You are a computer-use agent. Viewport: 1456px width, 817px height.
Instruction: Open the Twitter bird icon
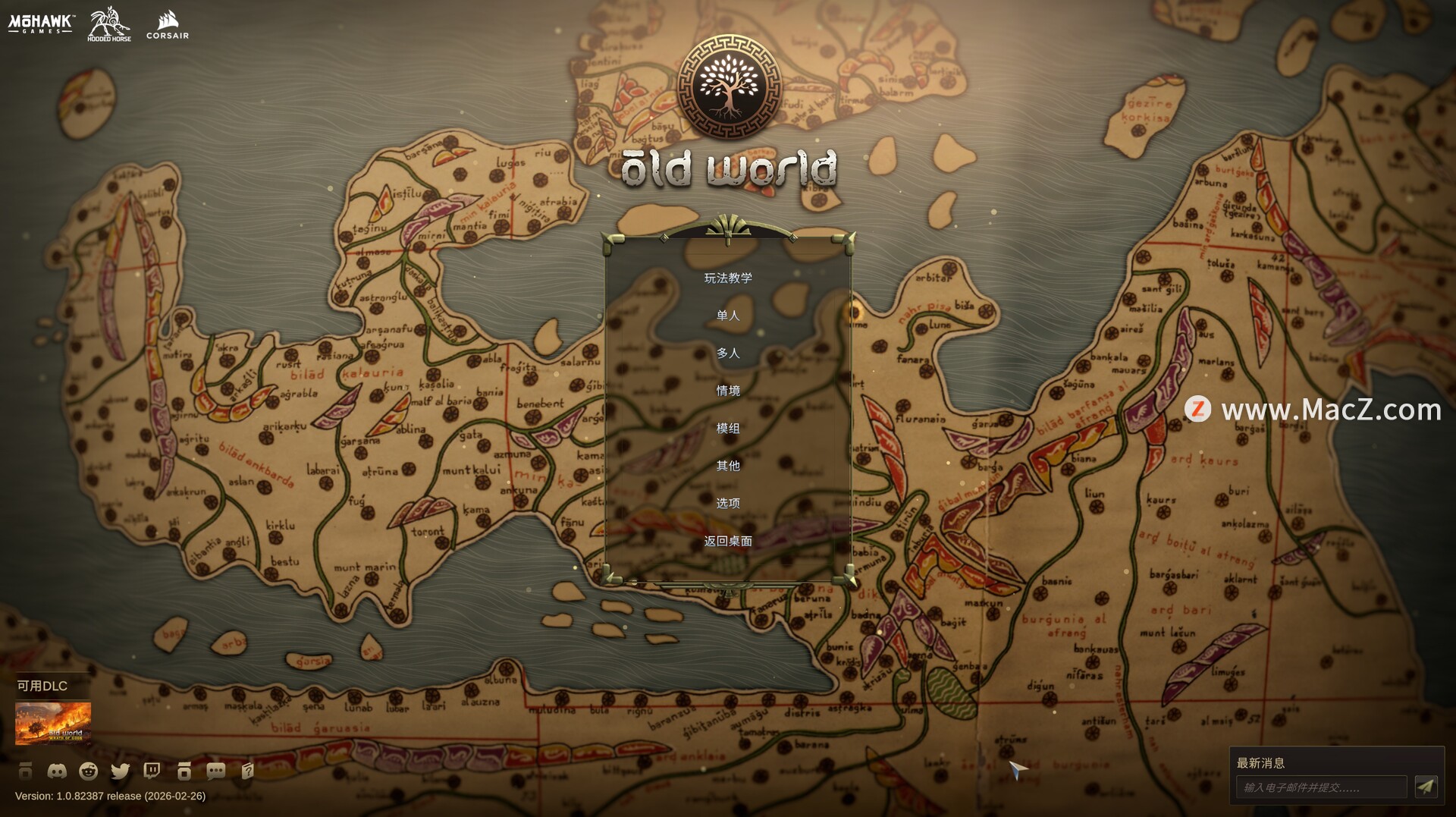pyautogui.click(x=121, y=771)
